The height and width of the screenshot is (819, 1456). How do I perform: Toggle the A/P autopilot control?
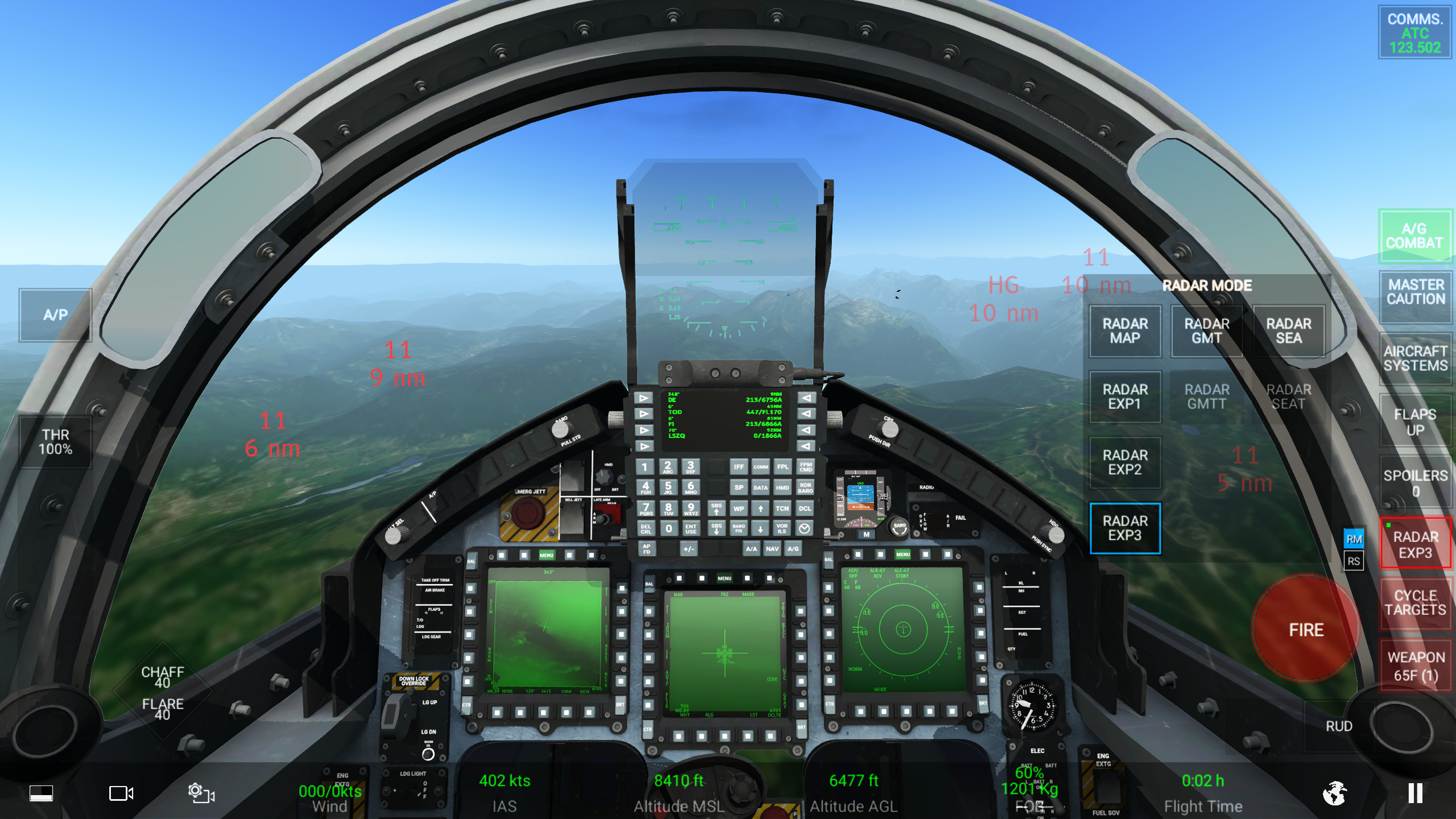point(55,315)
